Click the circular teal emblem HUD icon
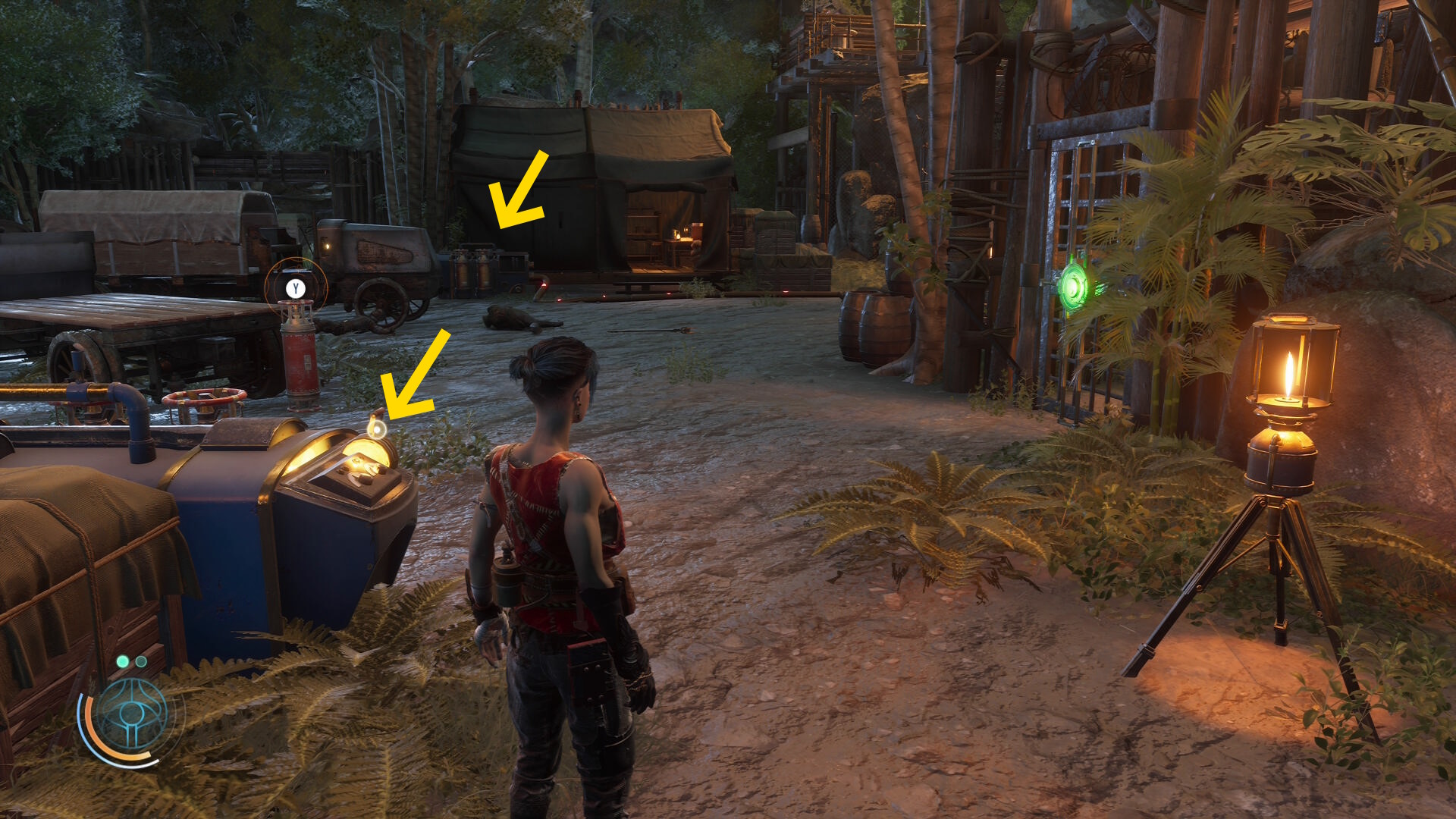Image resolution: width=1456 pixels, height=819 pixels. click(133, 714)
